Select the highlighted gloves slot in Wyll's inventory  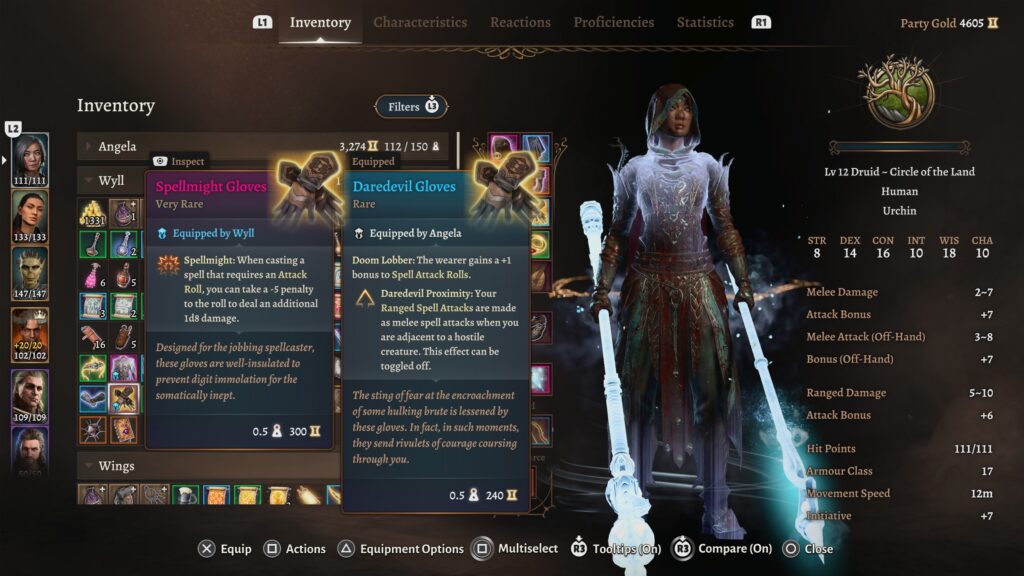tap(124, 399)
